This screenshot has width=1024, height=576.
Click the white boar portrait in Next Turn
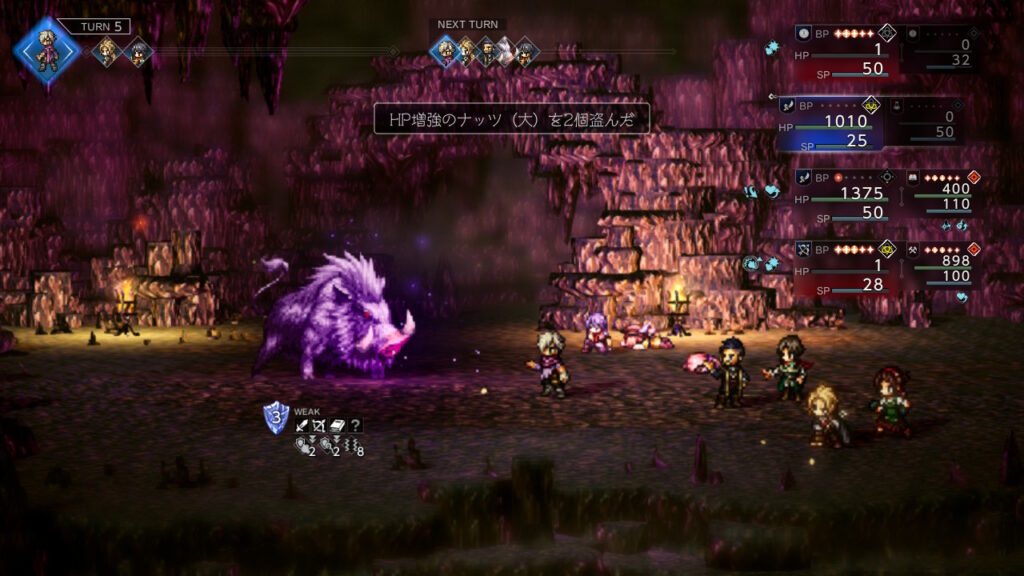click(506, 51)
